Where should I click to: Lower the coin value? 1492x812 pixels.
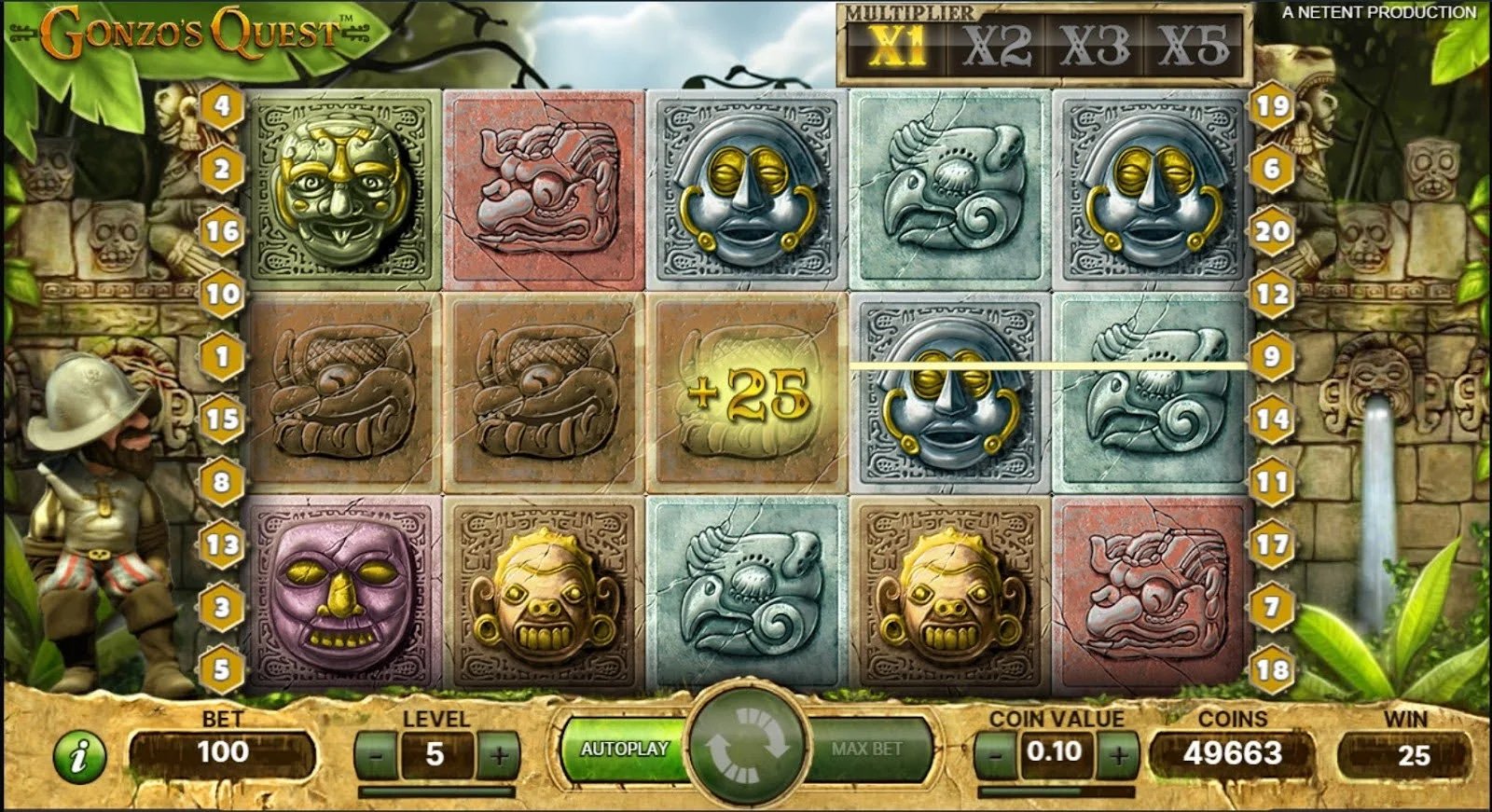(995, 752)
